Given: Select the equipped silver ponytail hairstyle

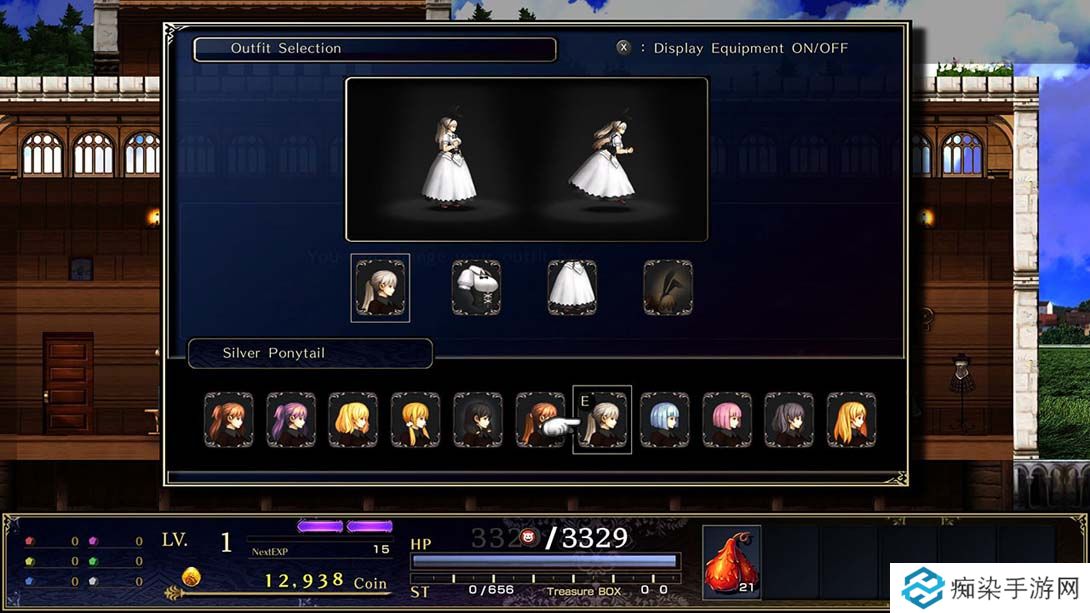Looking at the screenshot, I should tap(603, 420).
